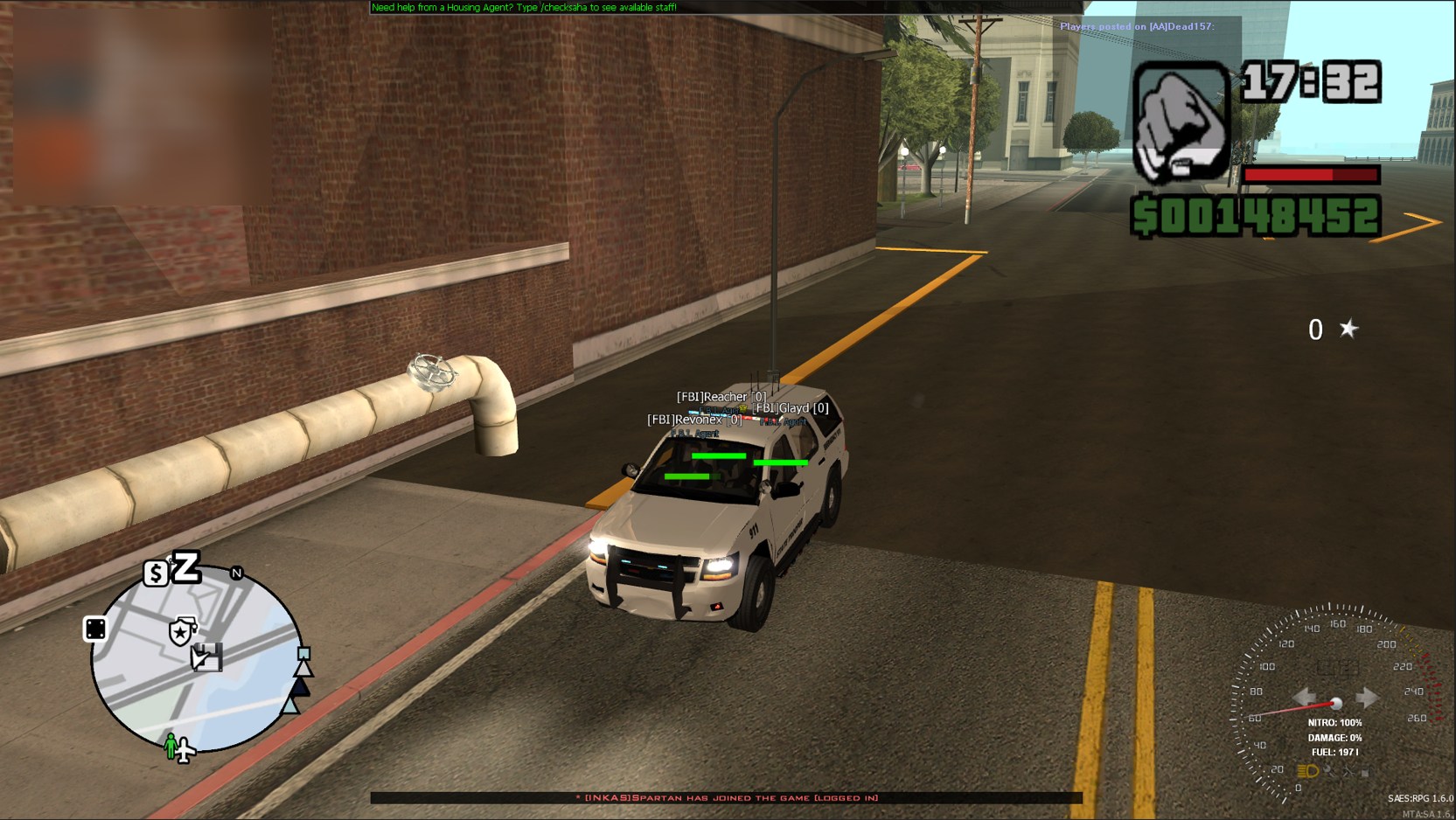Select the police badge blip on the minimap
Viewport: 1456px width, 820px height.
click(x=180, y=631)
